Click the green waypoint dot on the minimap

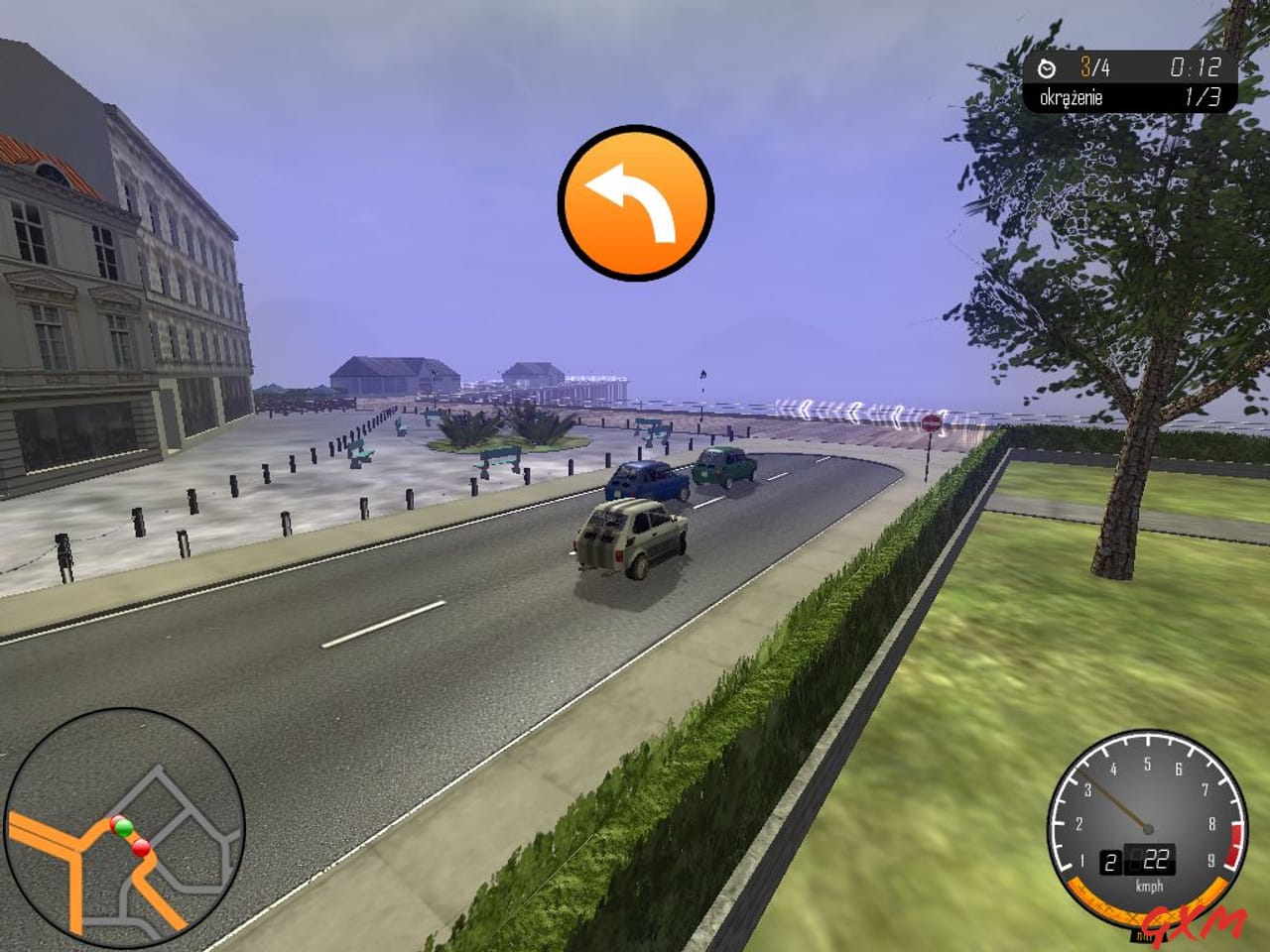[x=123, y=825]
